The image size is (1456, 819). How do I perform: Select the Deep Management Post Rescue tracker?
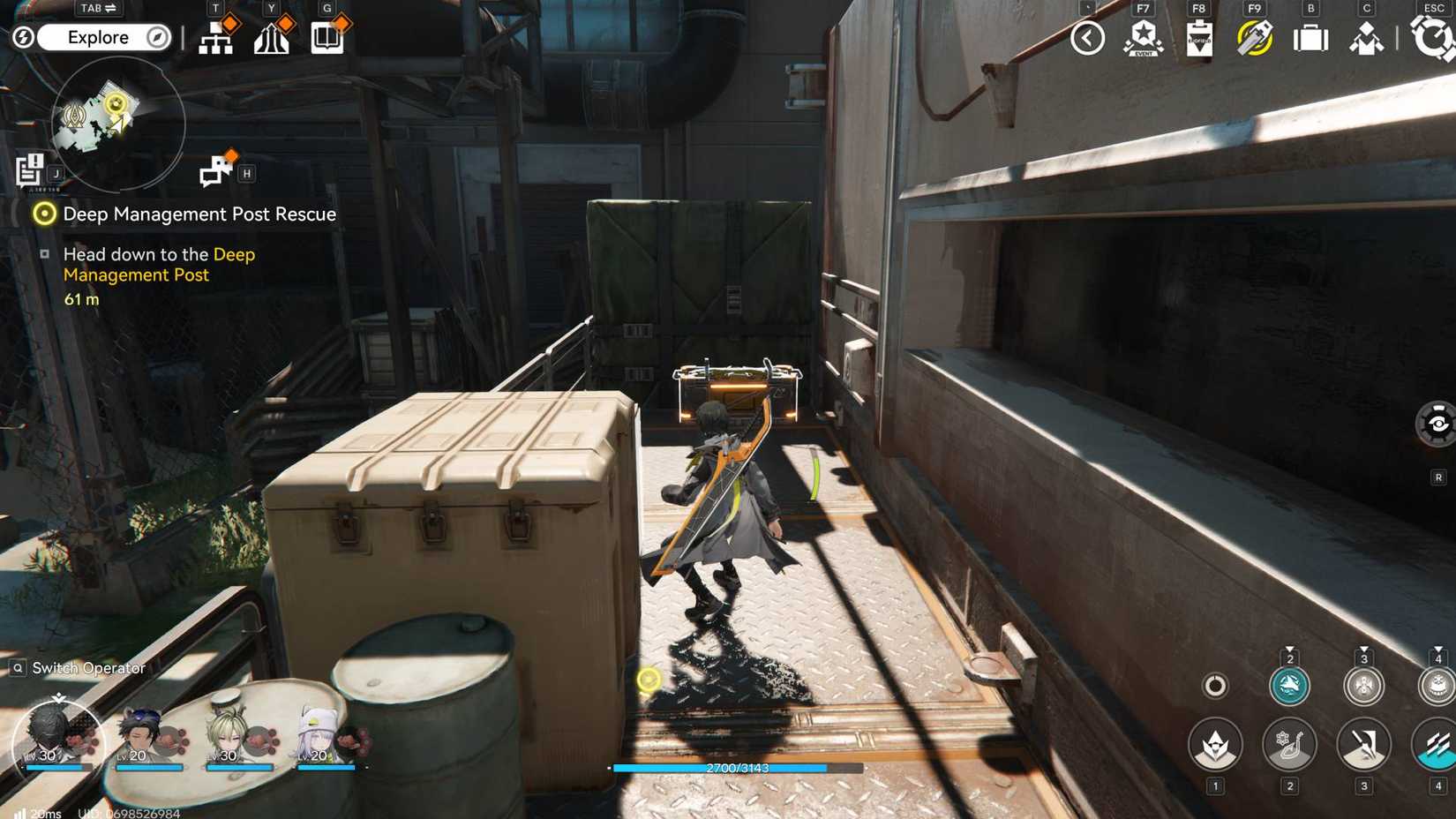pos(199,214)
